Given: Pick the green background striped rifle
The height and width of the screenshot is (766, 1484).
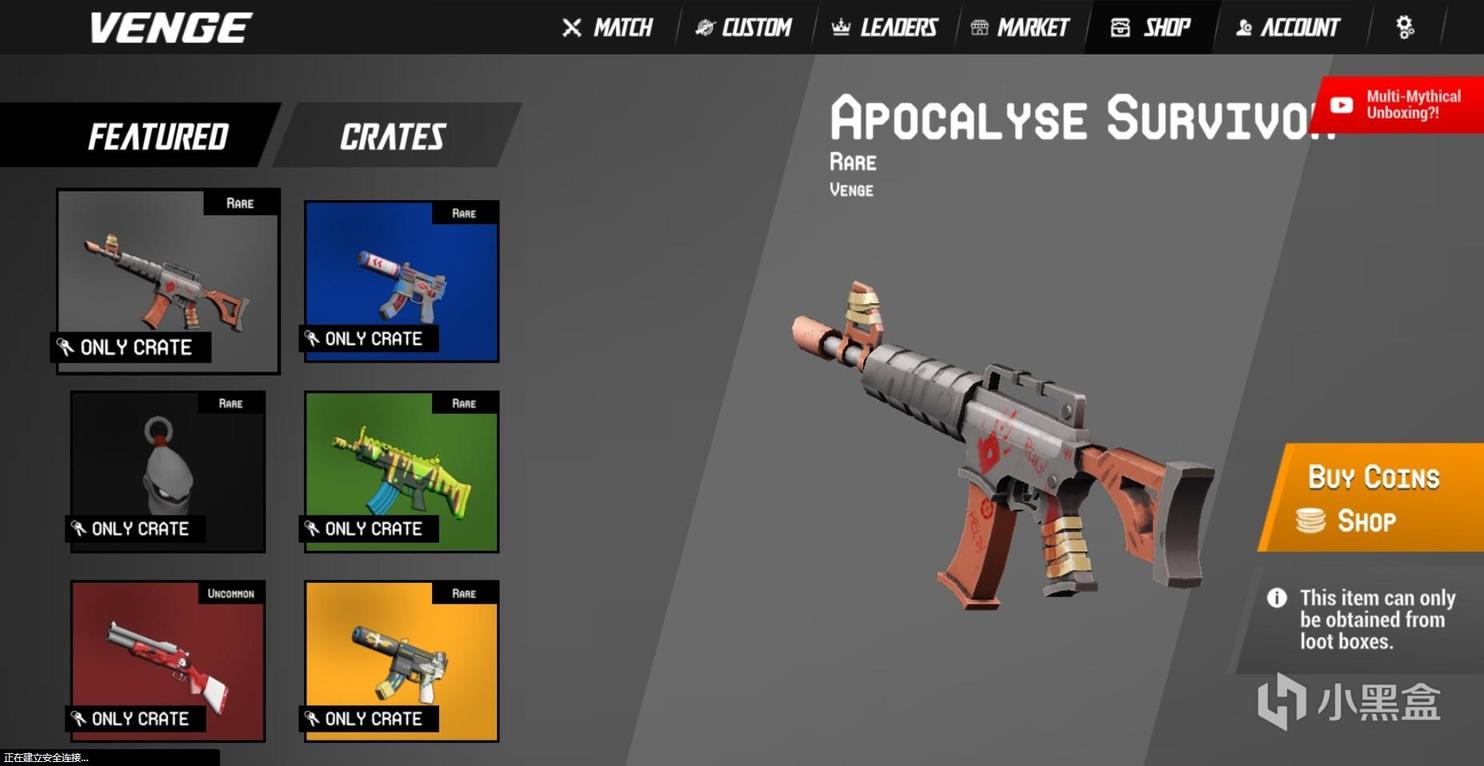Looking at the screenshot, I should (x=401, y=471).
